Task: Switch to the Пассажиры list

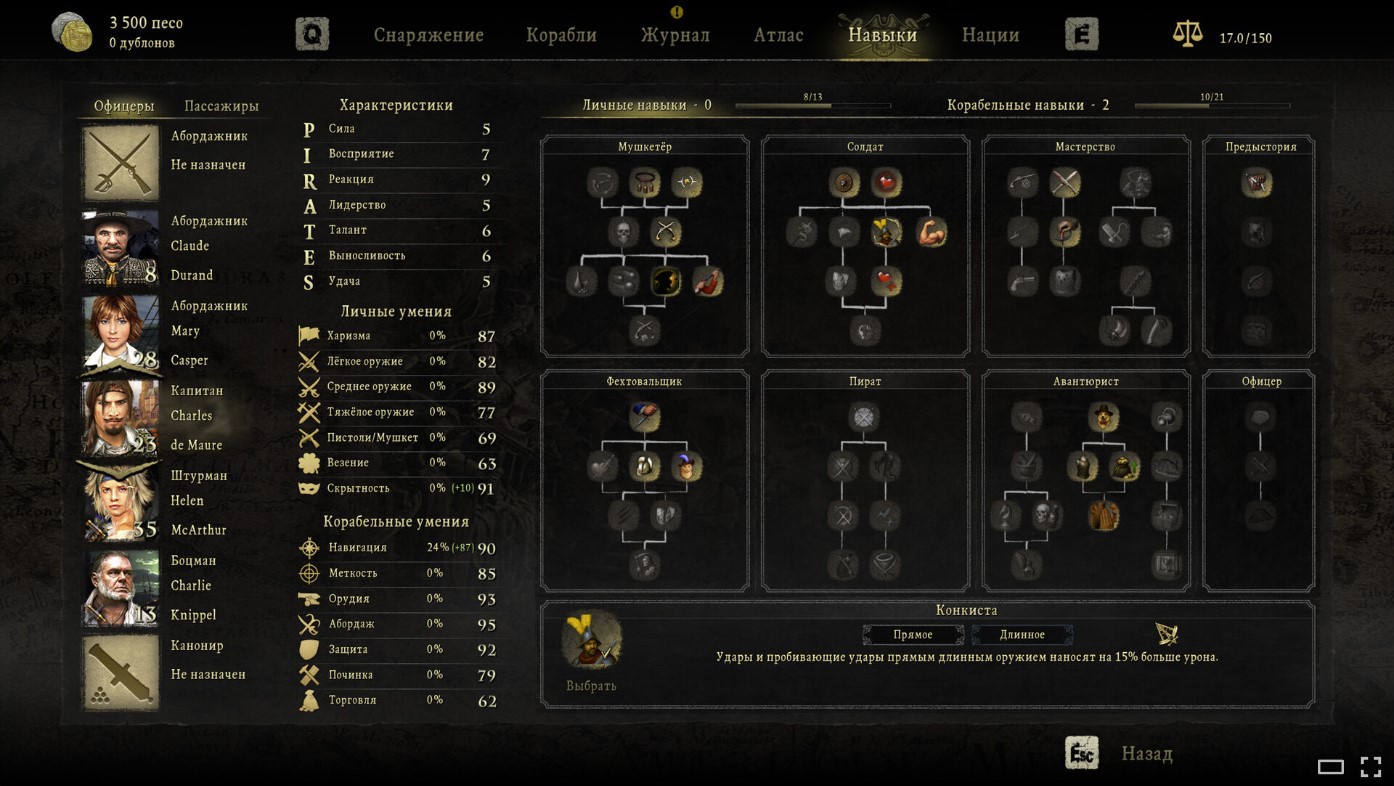Action: tap(221, 106)
